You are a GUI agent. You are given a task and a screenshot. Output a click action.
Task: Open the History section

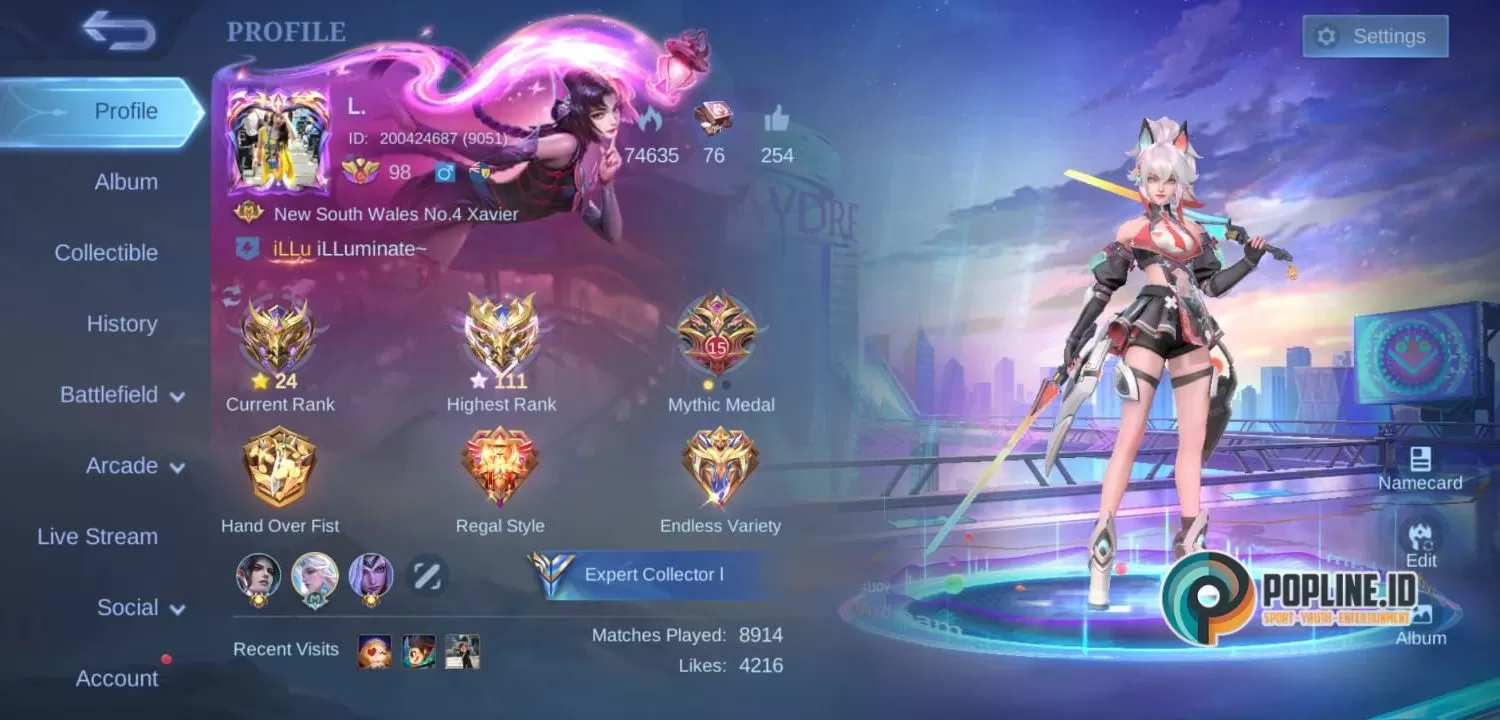tap(121, 324)
